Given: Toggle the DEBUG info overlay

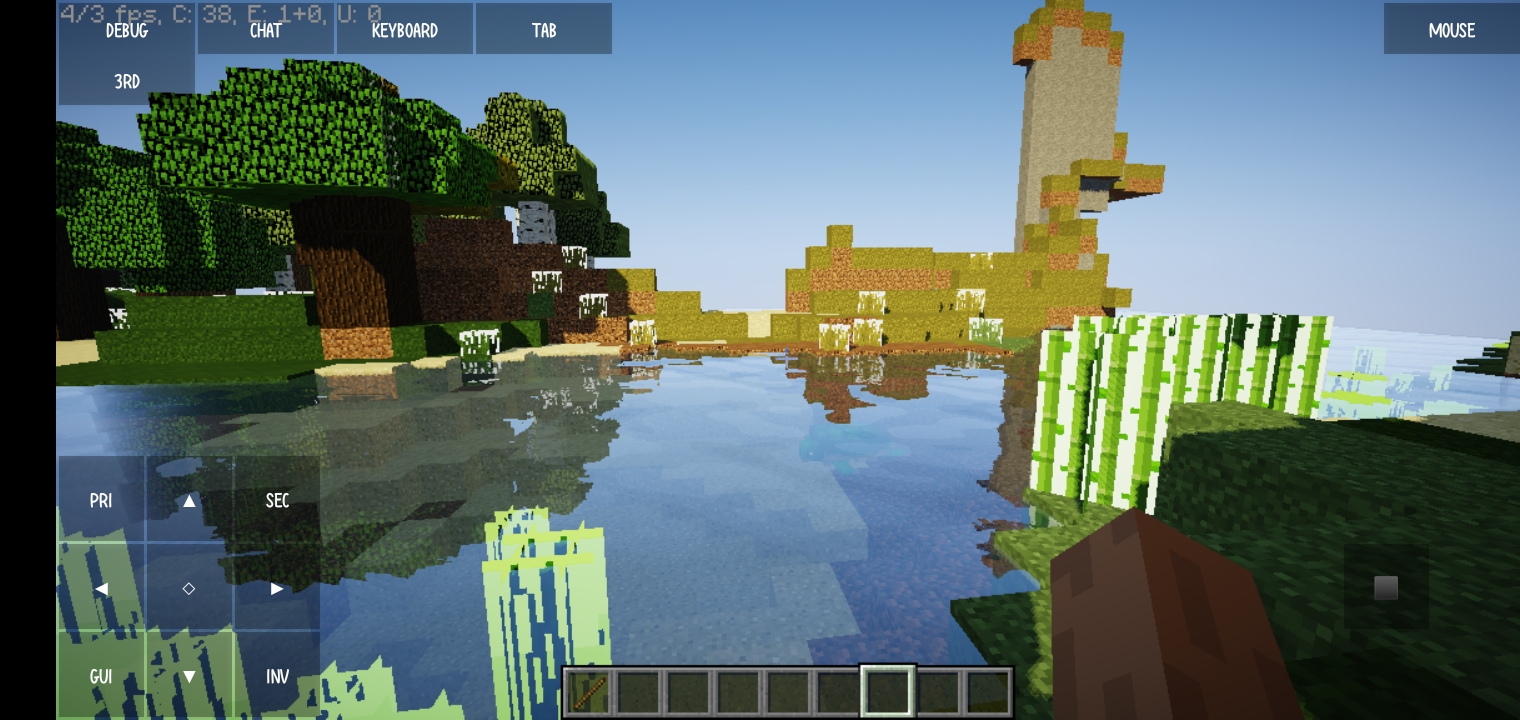Looking at the screenshot, I should tap(126, 31).
